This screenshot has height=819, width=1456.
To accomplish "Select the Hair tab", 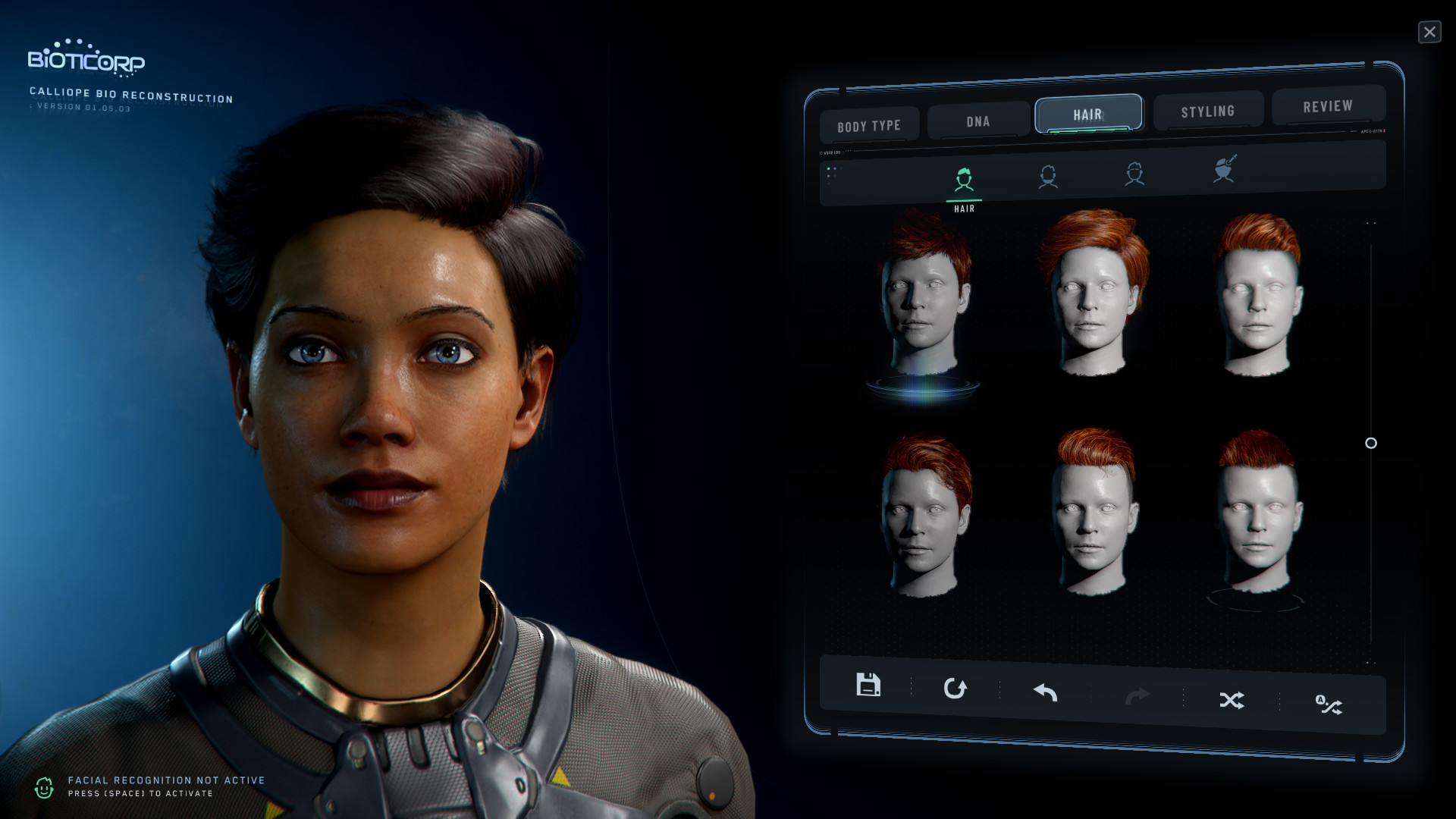I will point(1088,115).
